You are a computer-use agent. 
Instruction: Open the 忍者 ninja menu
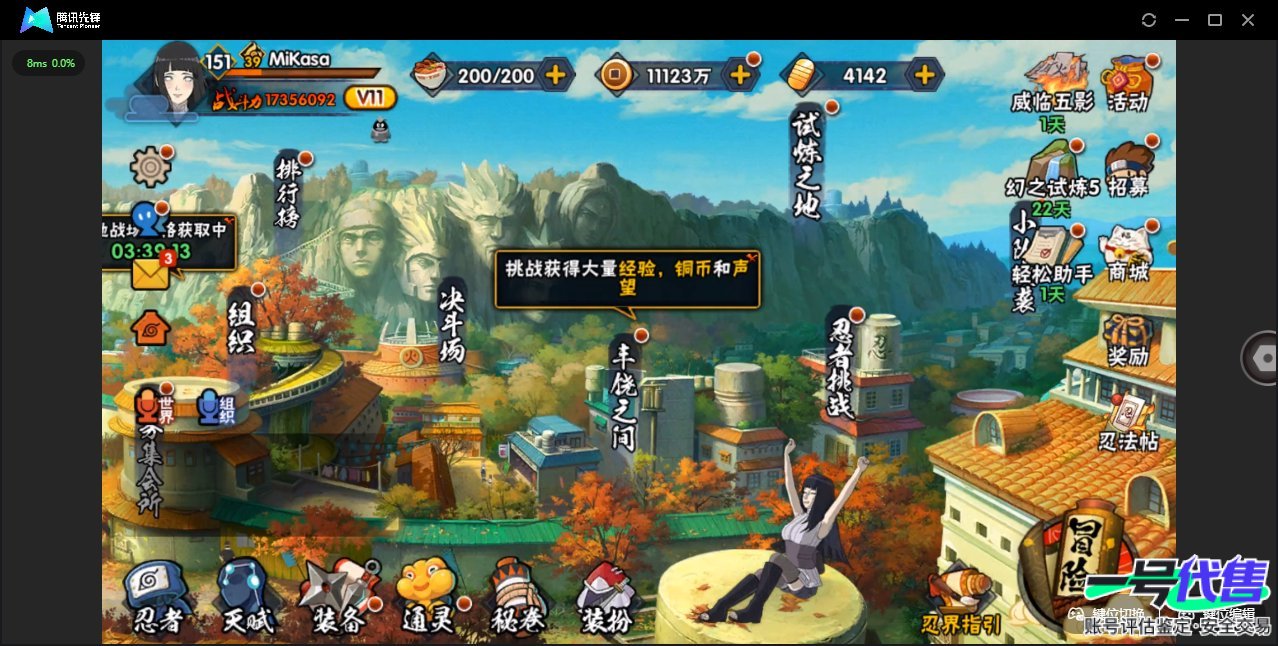pos(158,597)
